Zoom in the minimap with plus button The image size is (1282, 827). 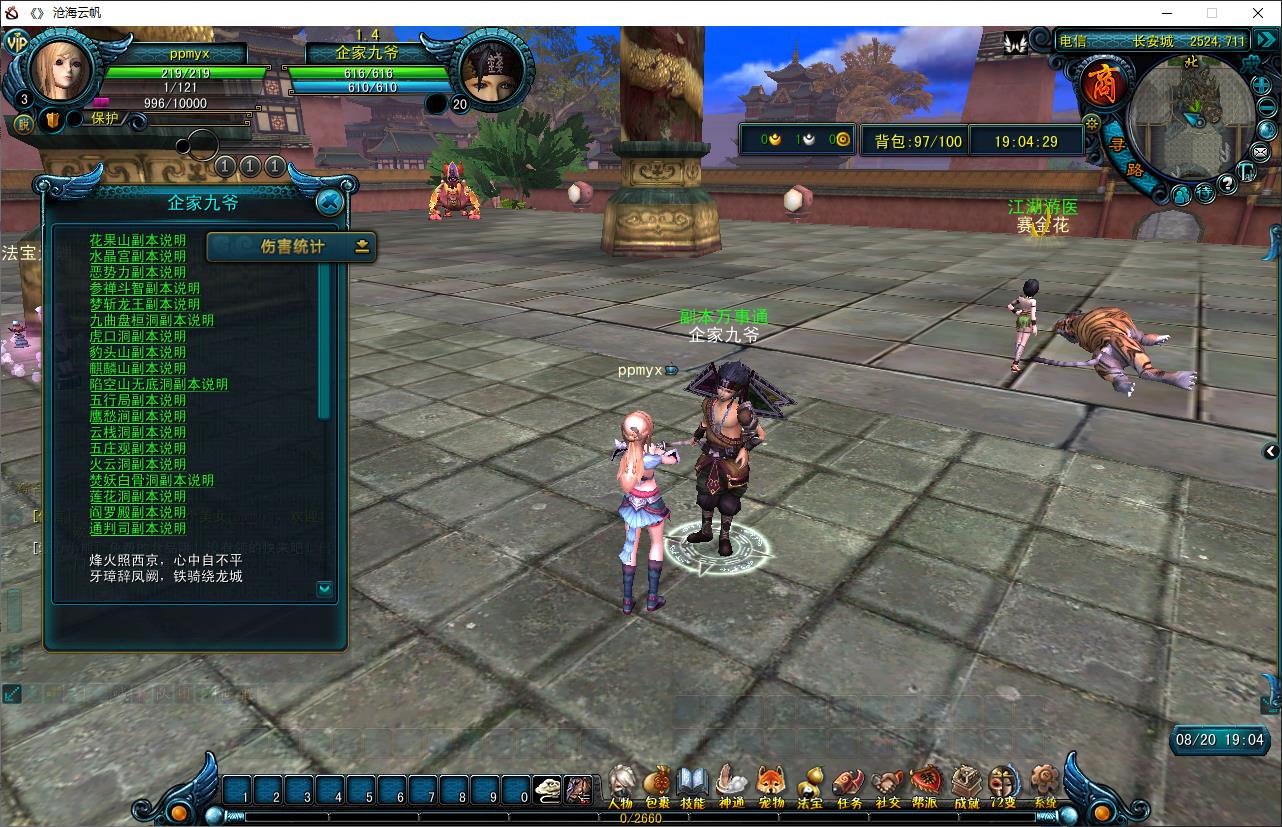tap(1262, 85)
